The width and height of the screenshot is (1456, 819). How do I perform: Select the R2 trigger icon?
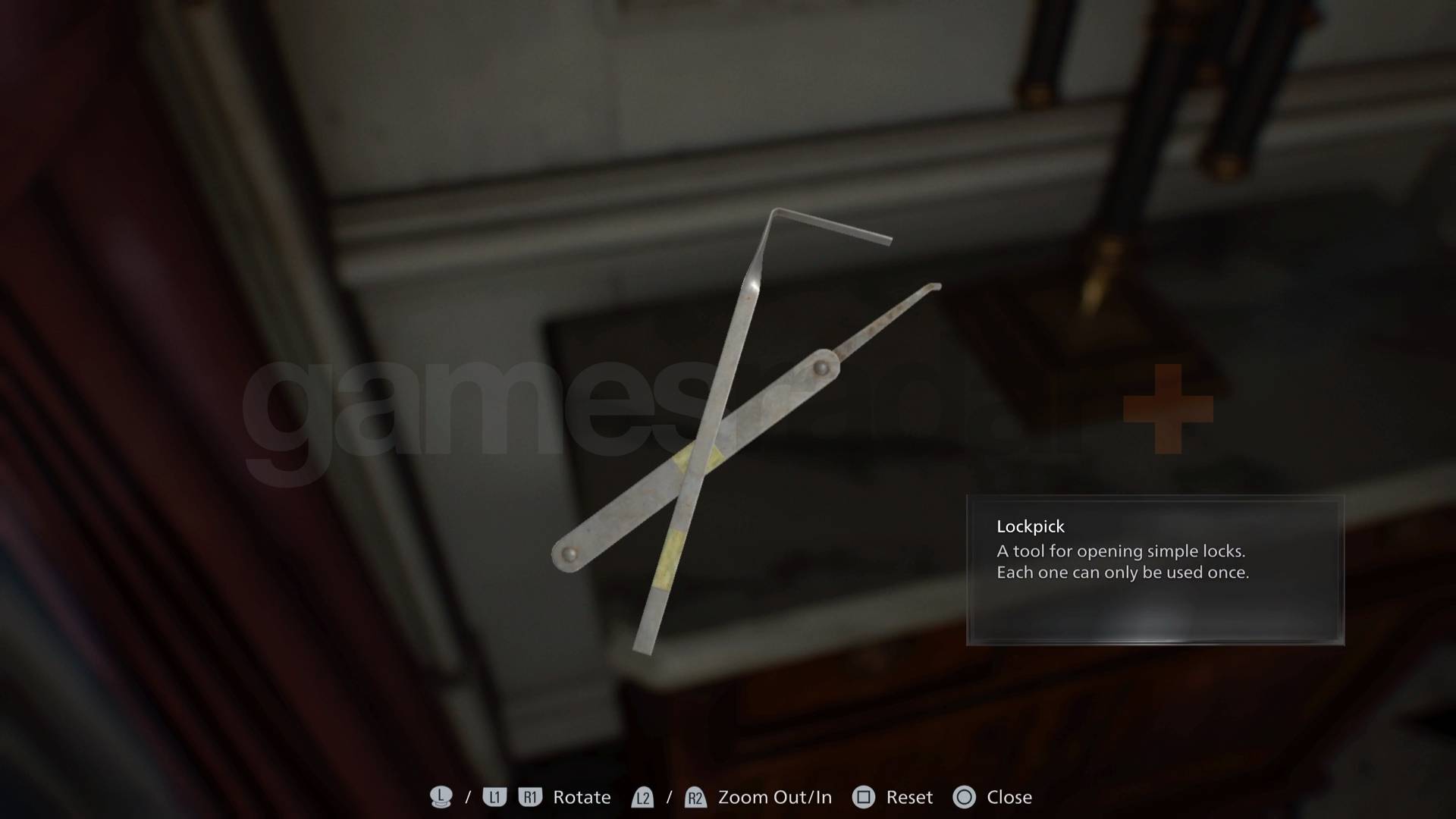(x=695, y=797)
